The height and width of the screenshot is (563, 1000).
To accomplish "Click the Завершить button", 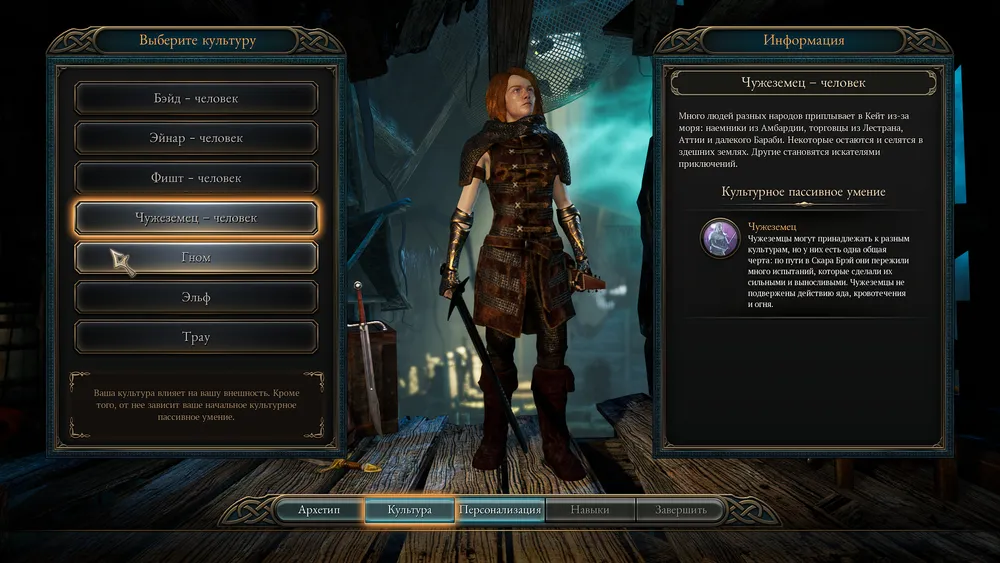I will [681, 510].
